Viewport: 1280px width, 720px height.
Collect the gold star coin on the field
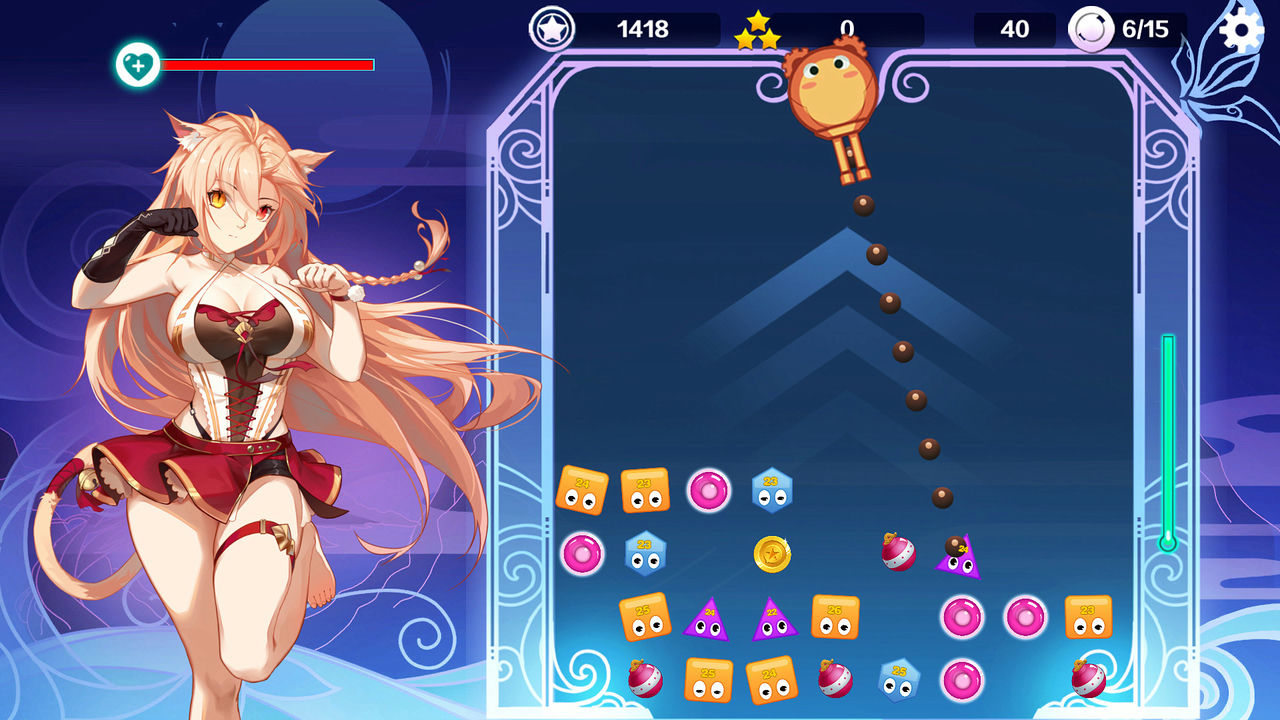pyautogui.click(x=772, y=554)
